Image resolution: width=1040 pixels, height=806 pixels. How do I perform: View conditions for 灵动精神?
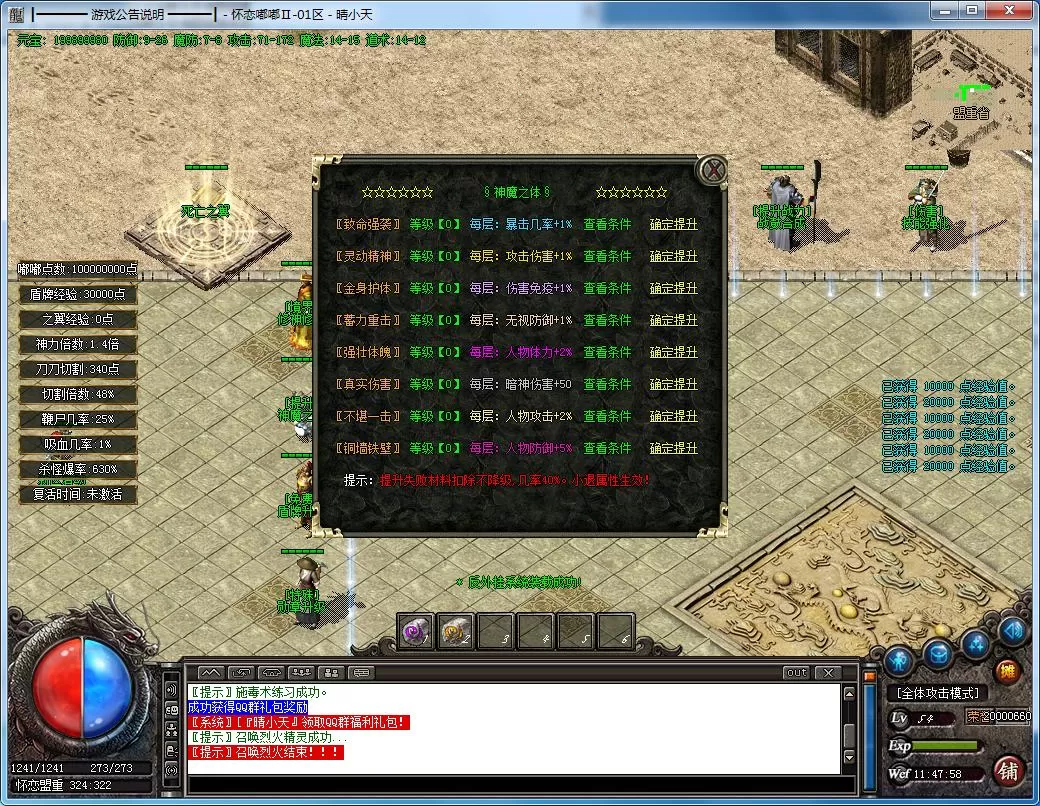608,256
